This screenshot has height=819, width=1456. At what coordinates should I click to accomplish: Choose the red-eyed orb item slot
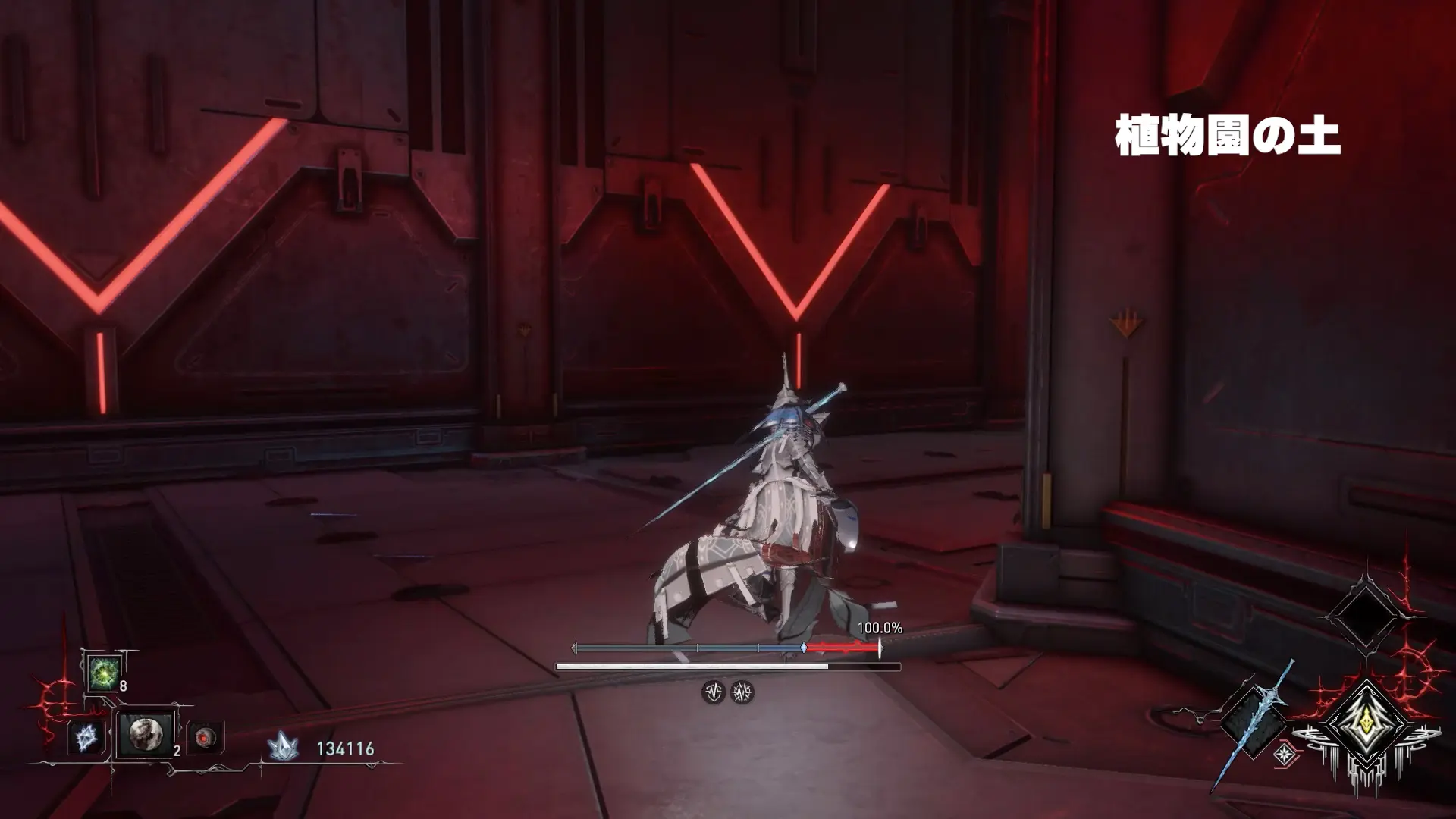205,737
